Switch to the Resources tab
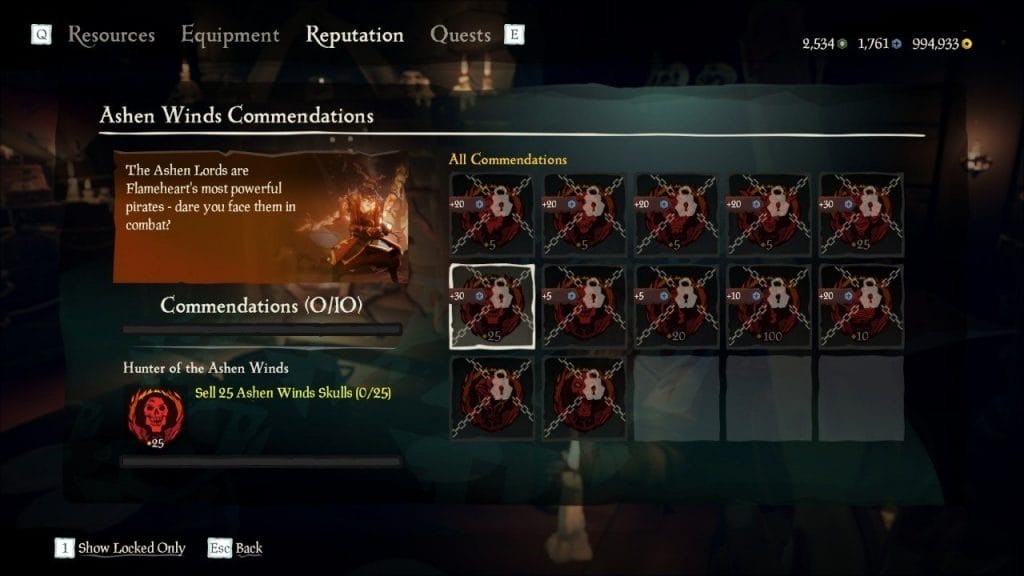This screenshot has width=1024, height=576. point(111,35)
